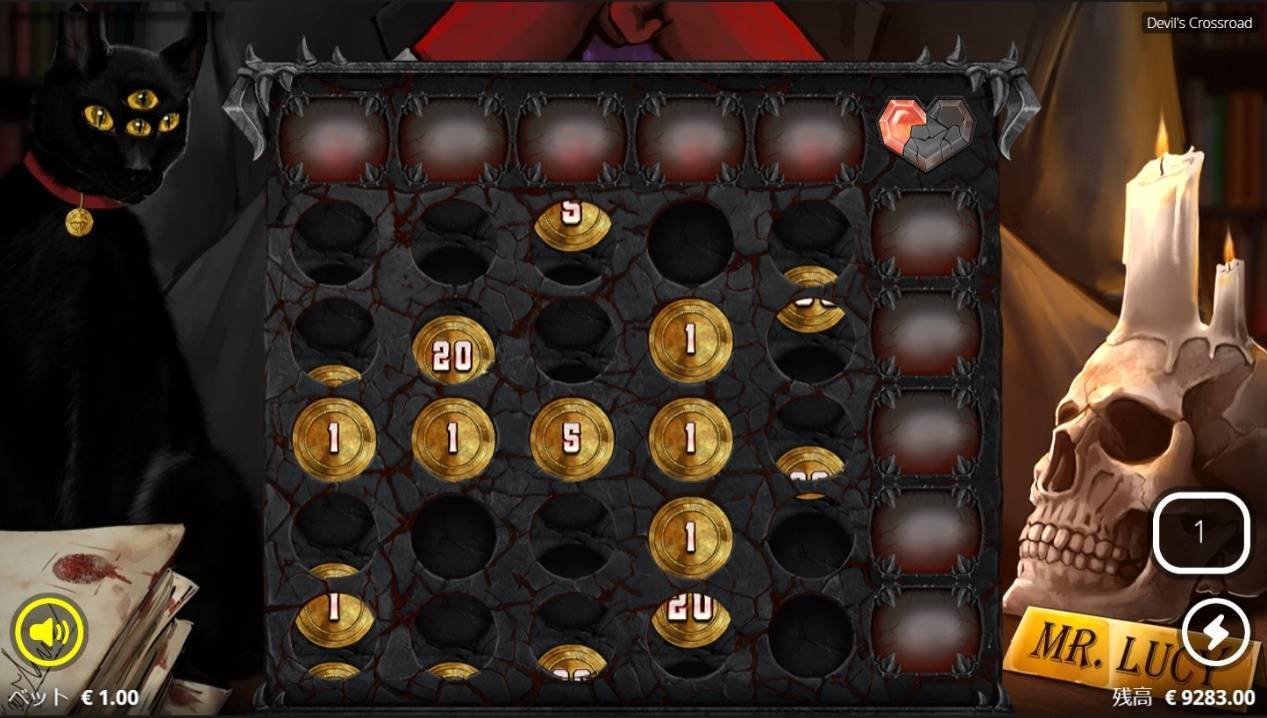Toggle the yellow speaker sound button
The height and width of the screenshot is (718, 1267).
(x=50, y=630)
